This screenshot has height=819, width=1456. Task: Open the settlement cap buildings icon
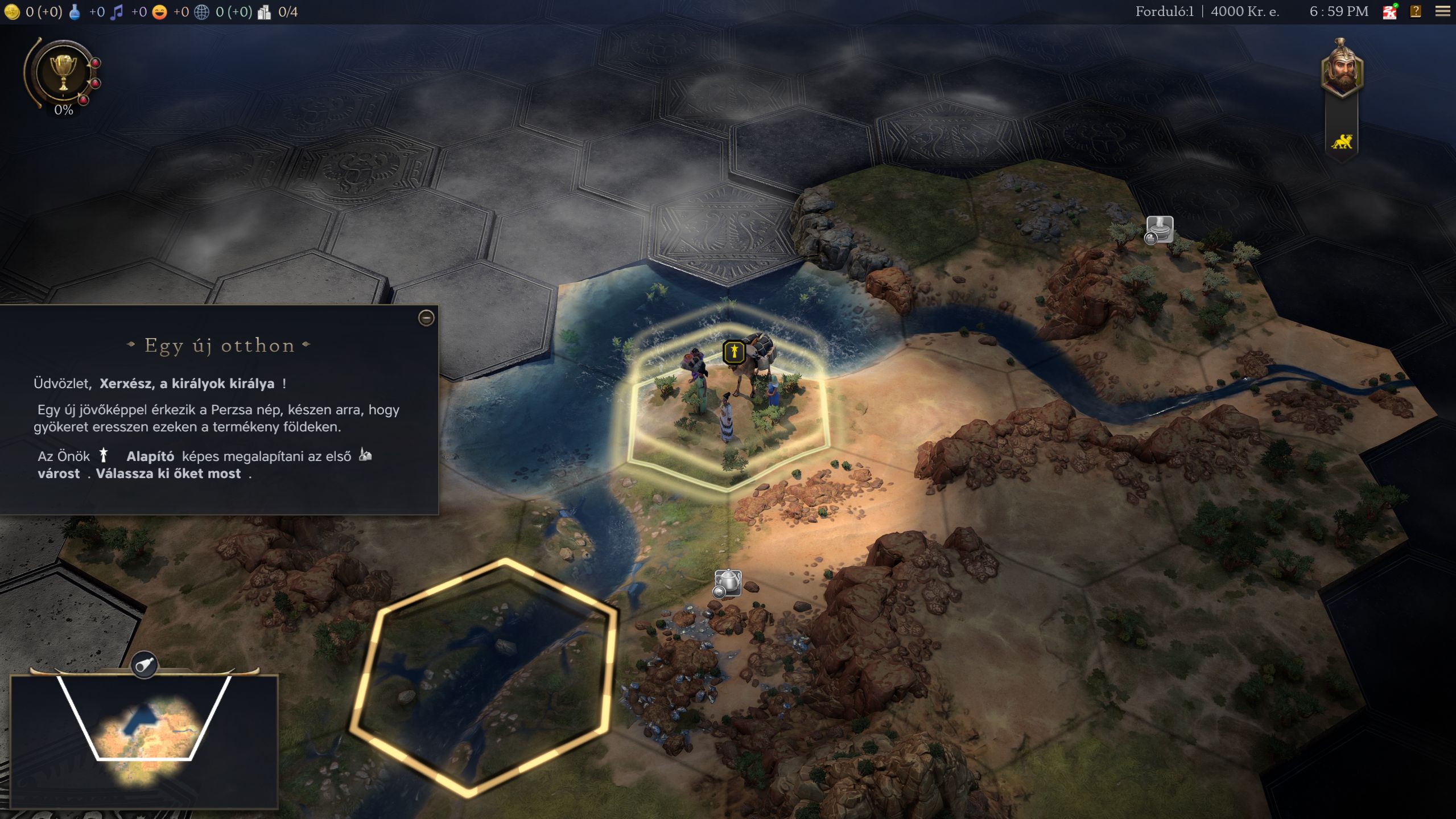(x=264, y=12)
